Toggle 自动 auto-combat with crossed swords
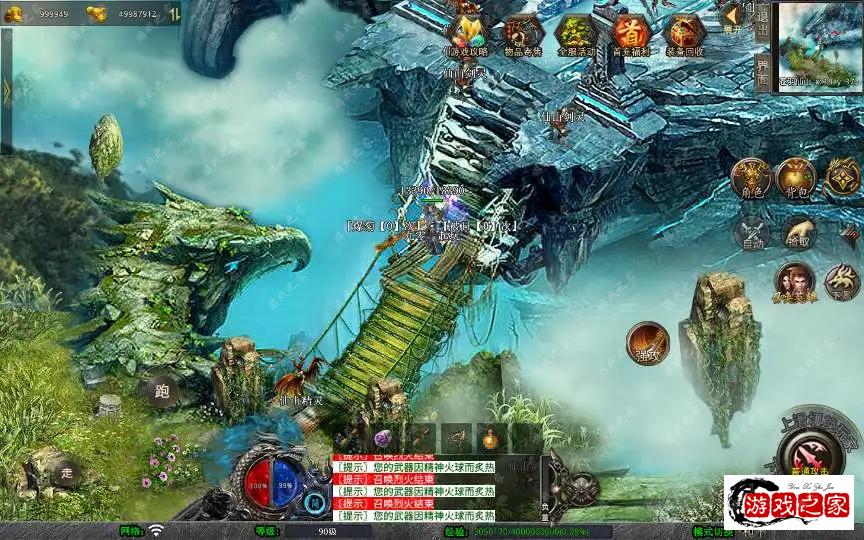This screenshot has width=864, height=540. pos(751,232)
